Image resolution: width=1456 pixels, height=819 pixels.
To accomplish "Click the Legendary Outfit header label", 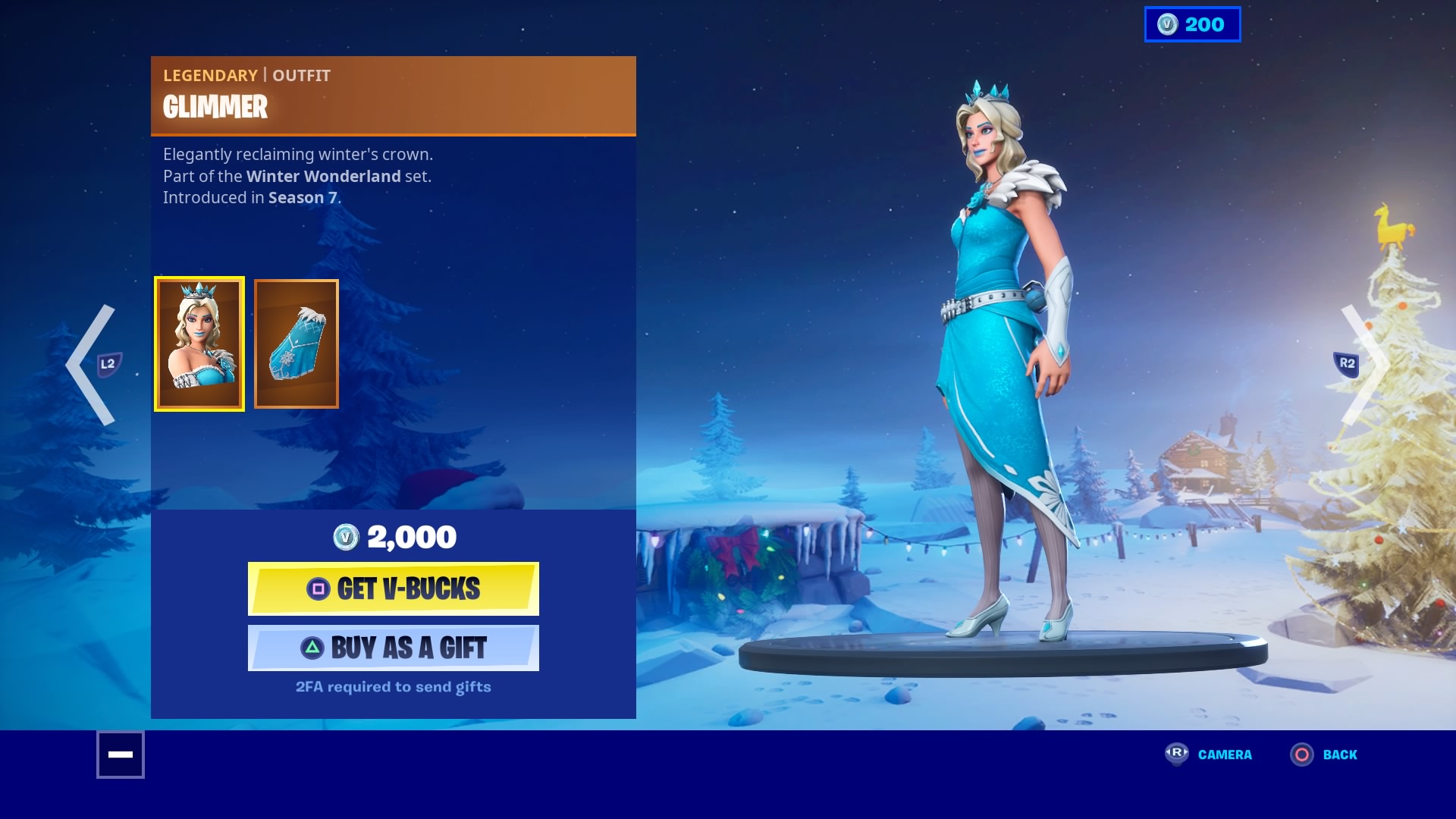I will coord(246,75).
